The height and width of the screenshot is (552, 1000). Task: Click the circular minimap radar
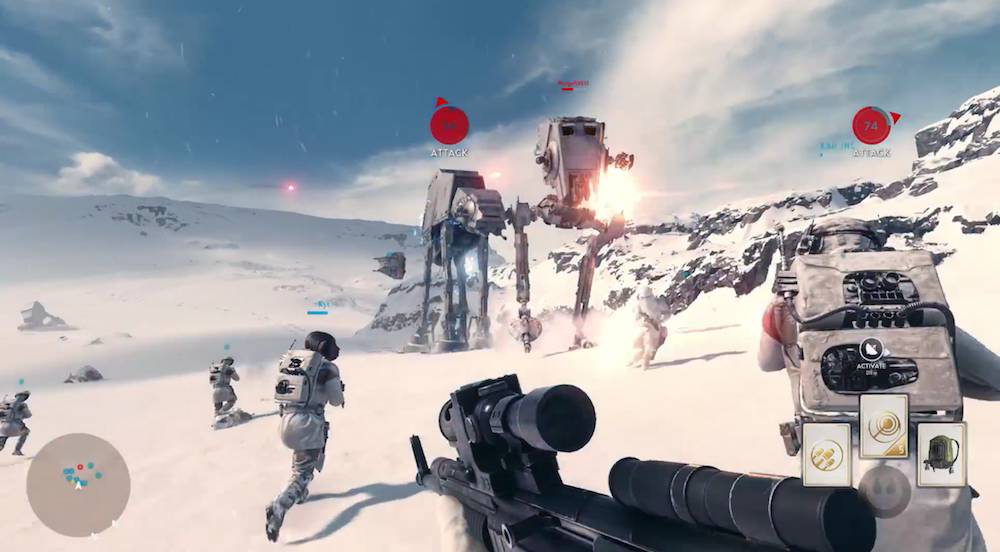click(x=78, y=484)
